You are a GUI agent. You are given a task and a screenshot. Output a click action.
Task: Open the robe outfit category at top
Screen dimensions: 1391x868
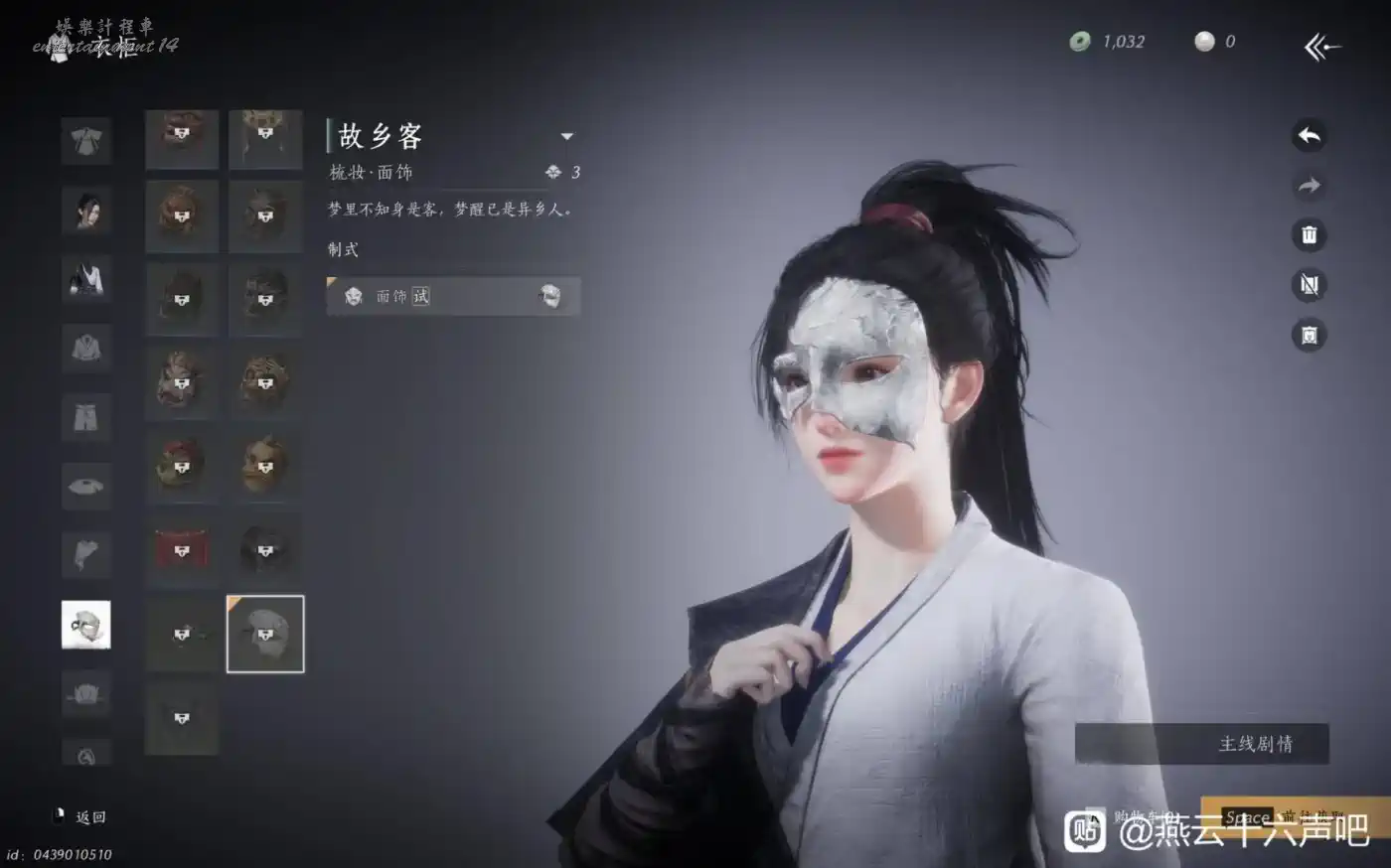pyautogui.click(x=86, y=141)
